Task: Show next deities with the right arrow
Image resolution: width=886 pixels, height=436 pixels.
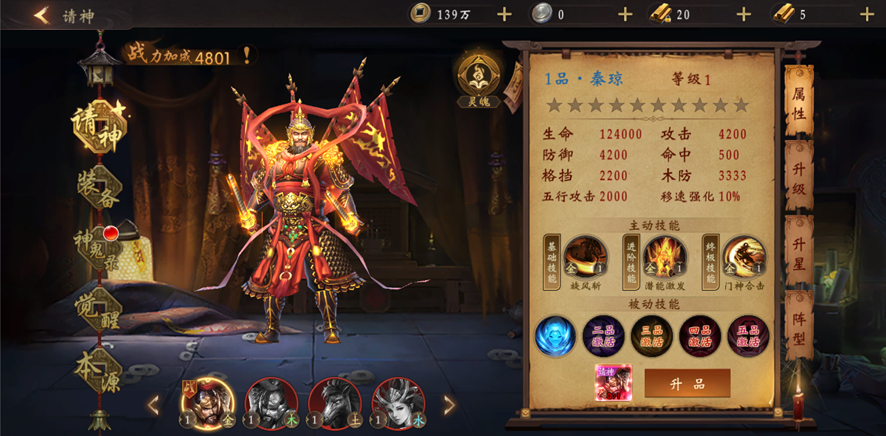Action: tap(449, 405)
